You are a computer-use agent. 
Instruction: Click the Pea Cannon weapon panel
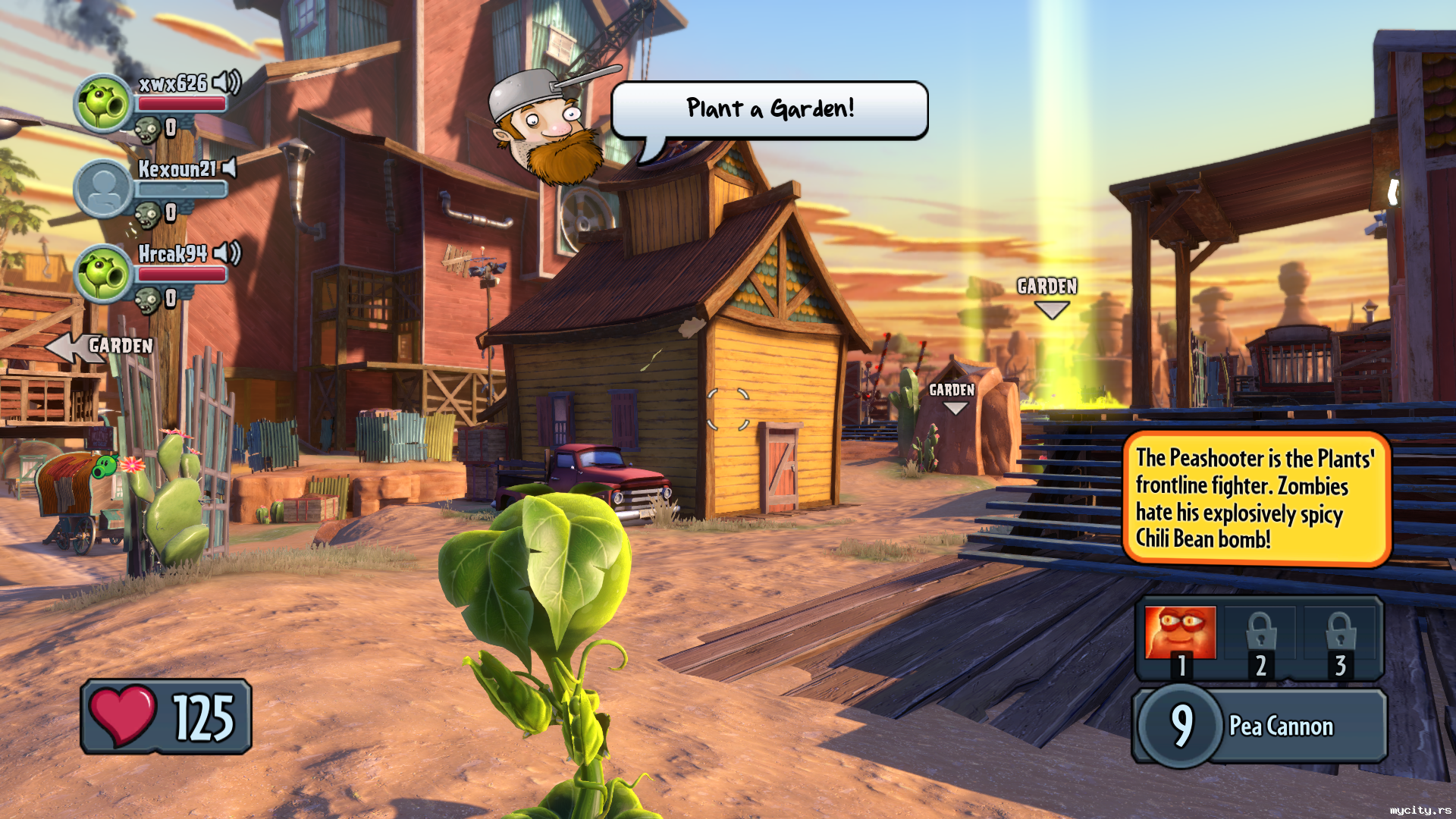[1260, 726]
